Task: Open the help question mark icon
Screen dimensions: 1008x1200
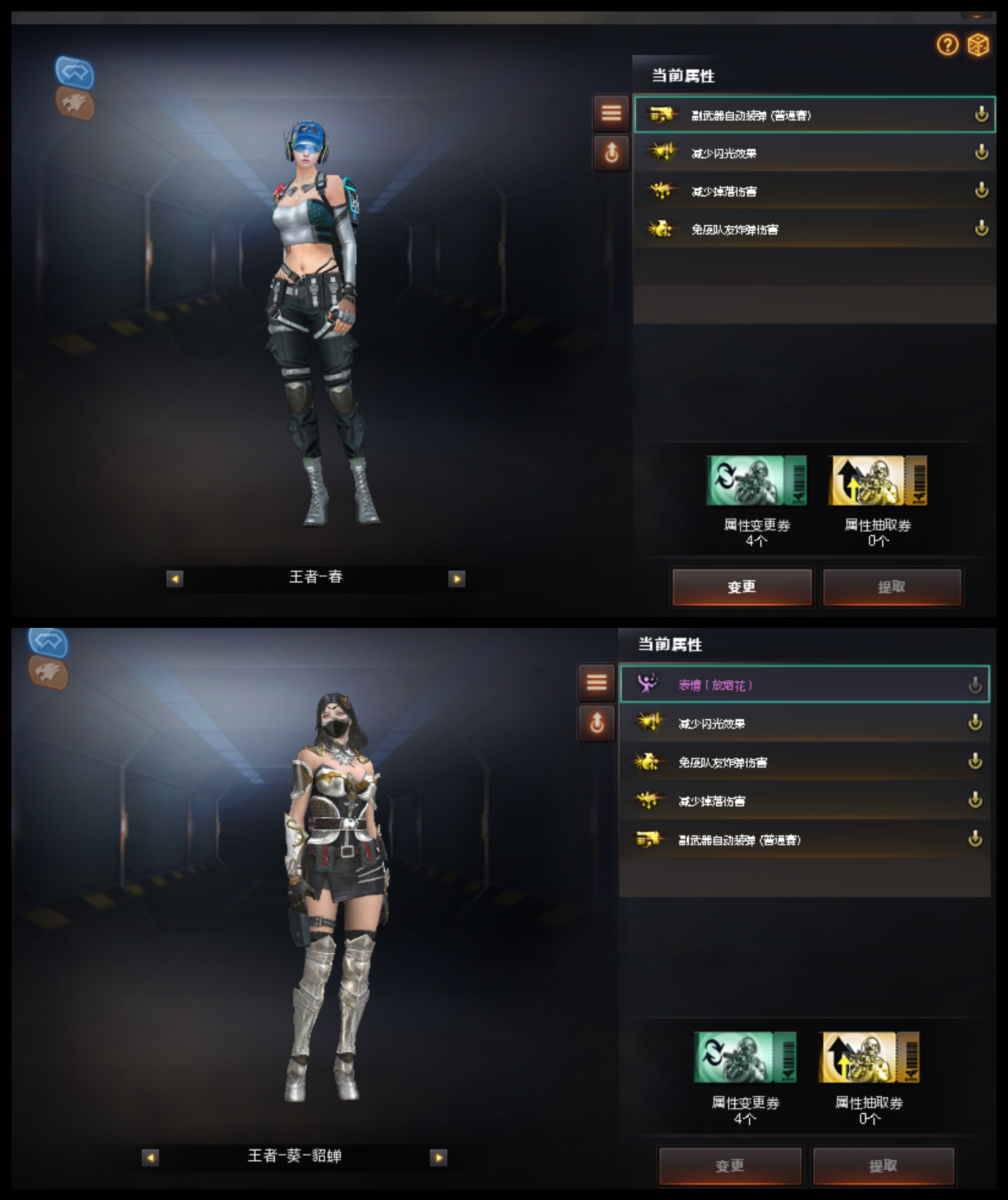Action: (948, 46)
